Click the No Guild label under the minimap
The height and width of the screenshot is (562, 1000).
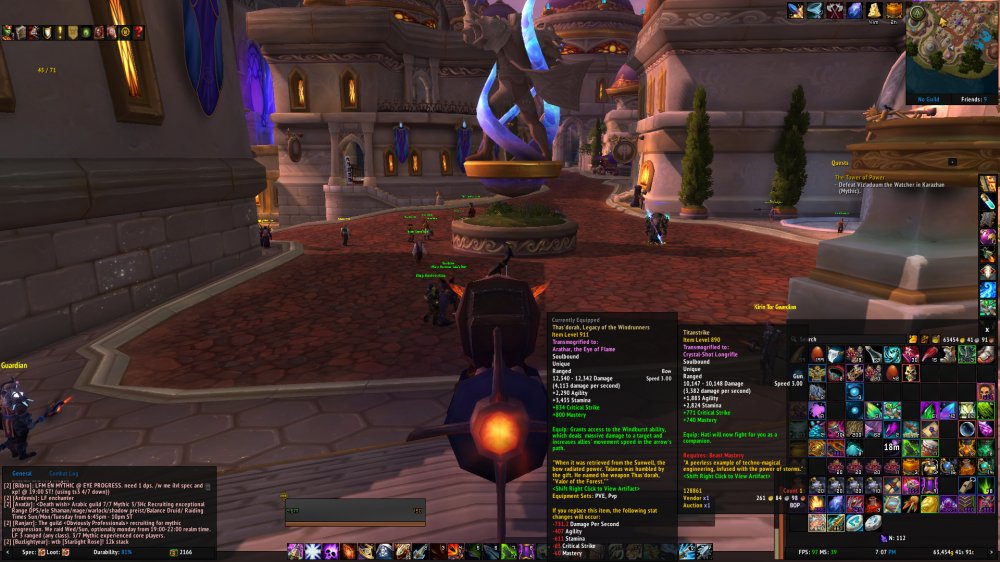click(928, 99)
